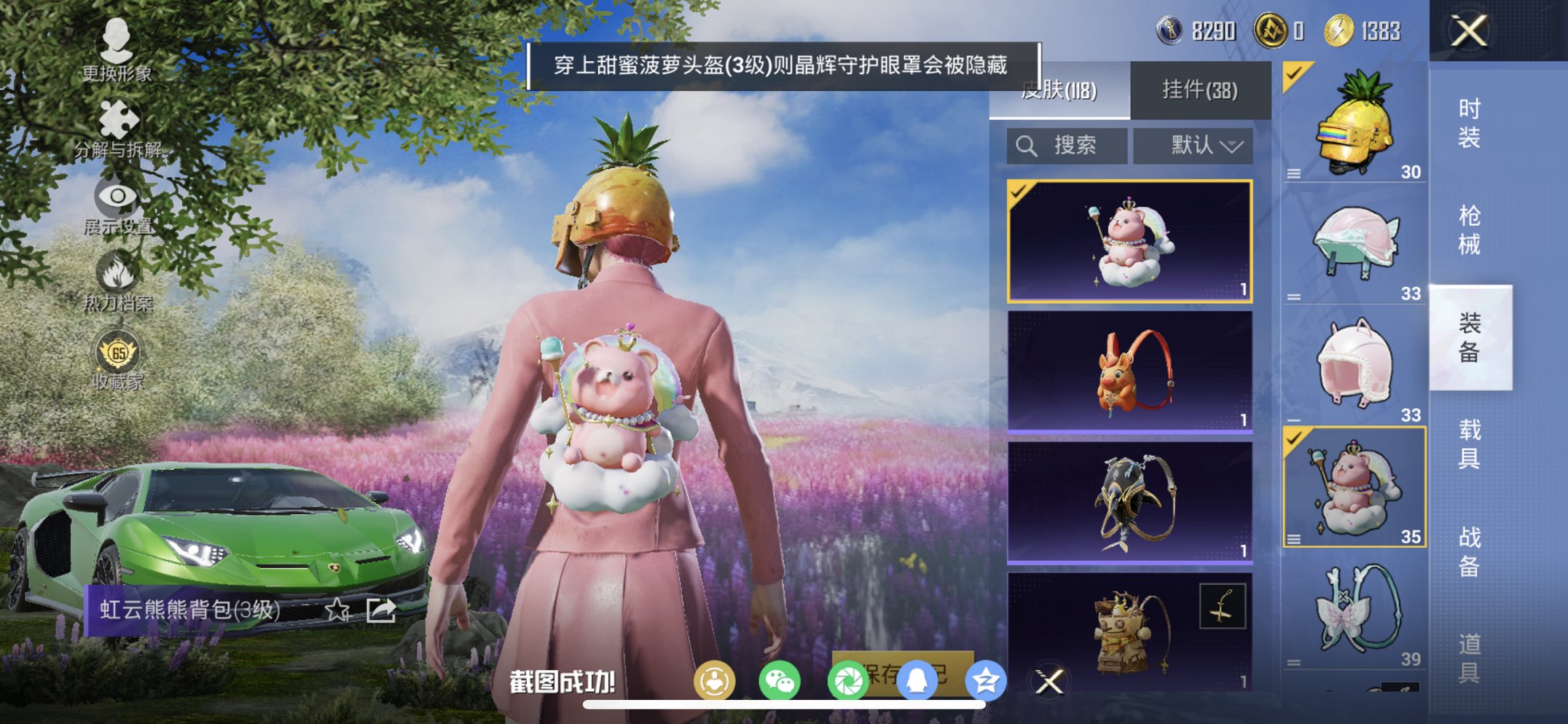Open the 更换形象 avatar change panel
1568x724 pixels.
tap(120, 55)
